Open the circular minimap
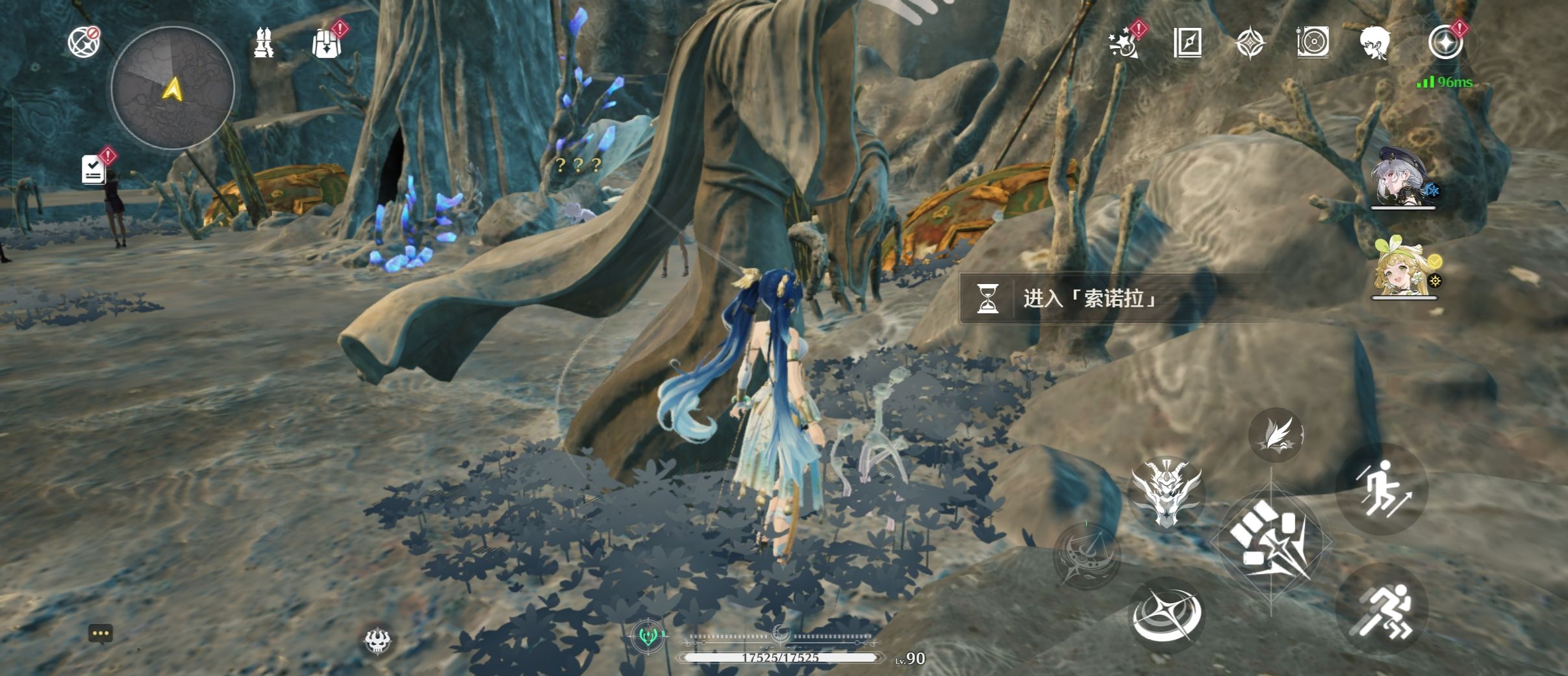Image resolution: width=1568 pixels, height=676 pixels. click(172, 88)
